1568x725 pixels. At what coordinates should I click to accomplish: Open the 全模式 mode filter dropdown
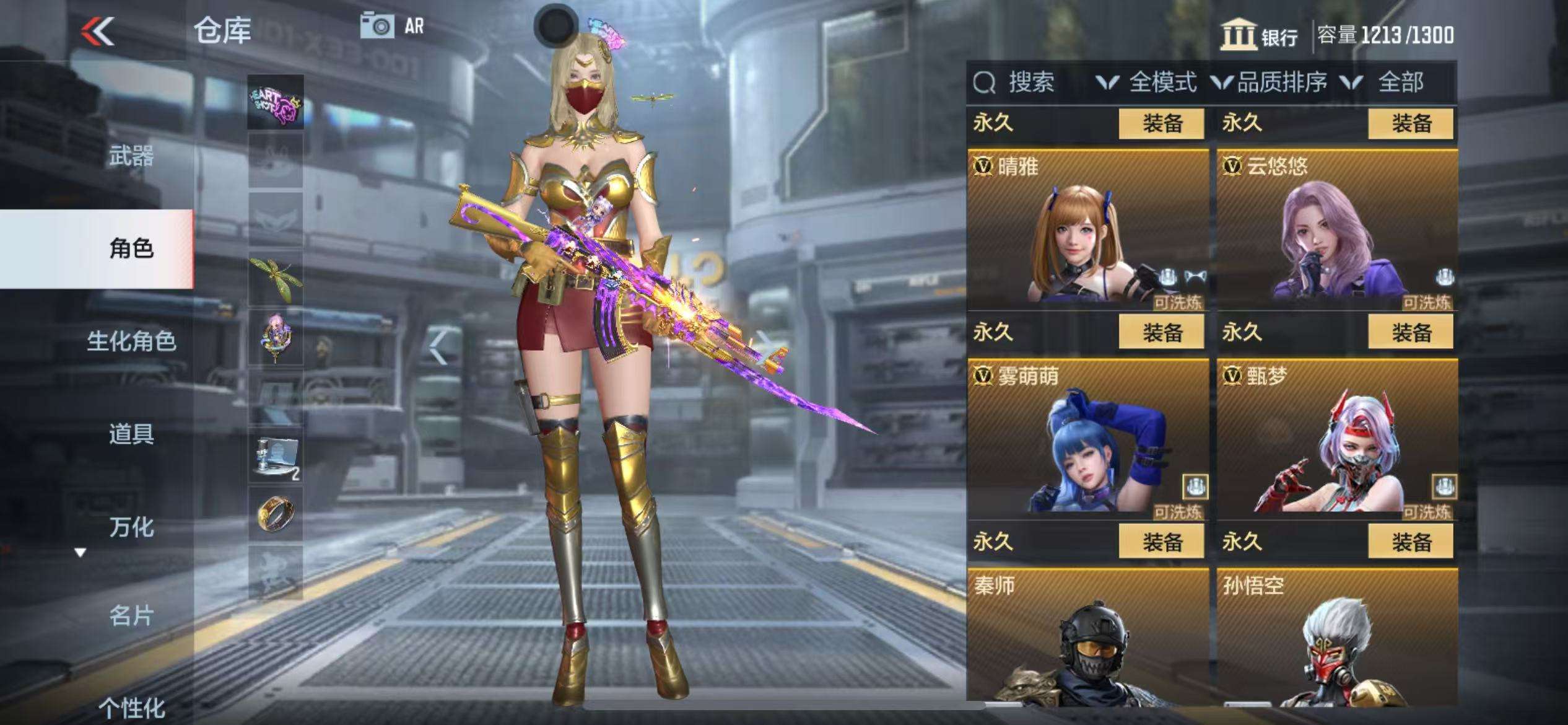click(x=1147, y=82)
